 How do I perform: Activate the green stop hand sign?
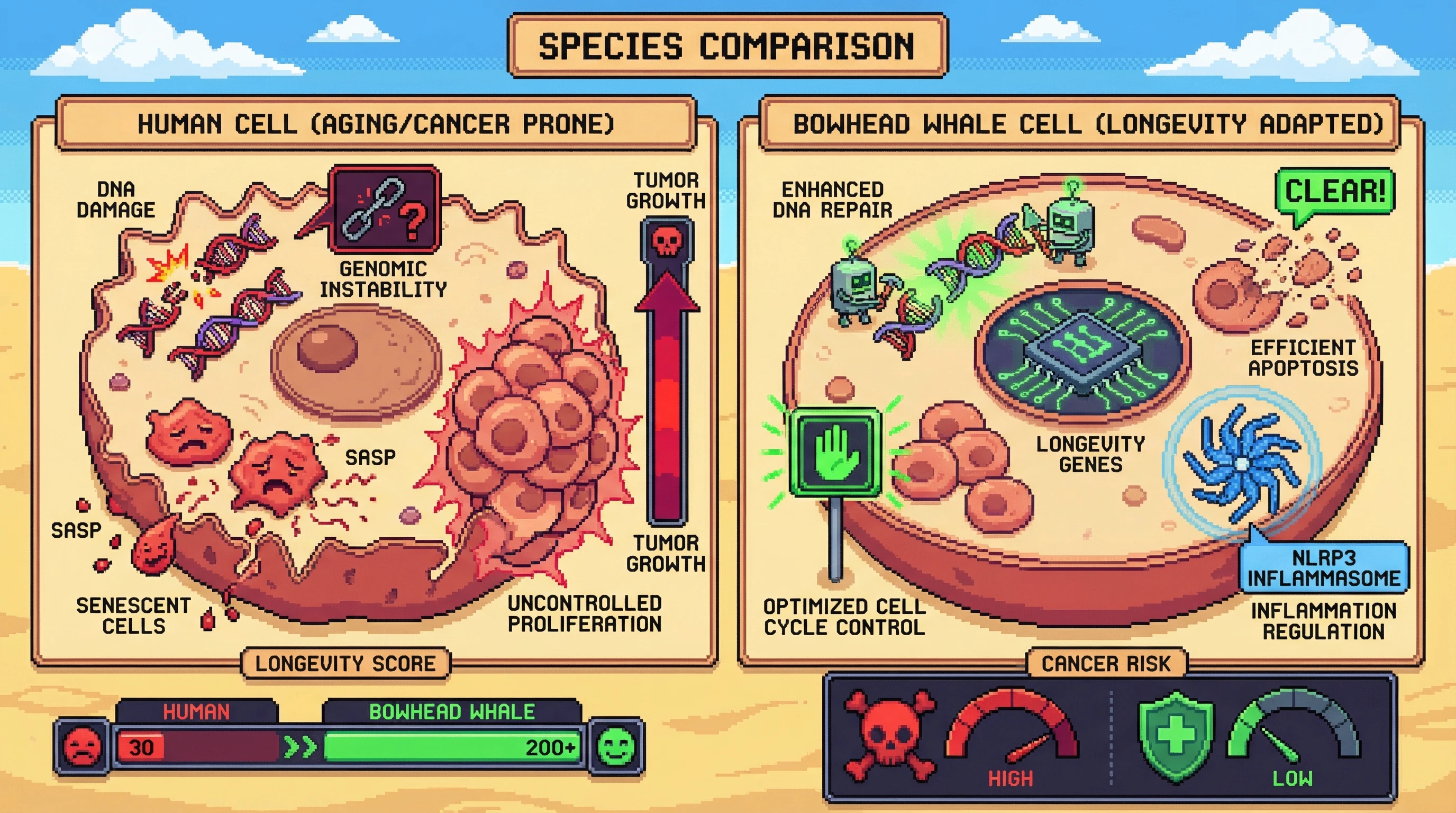point(835,454)
